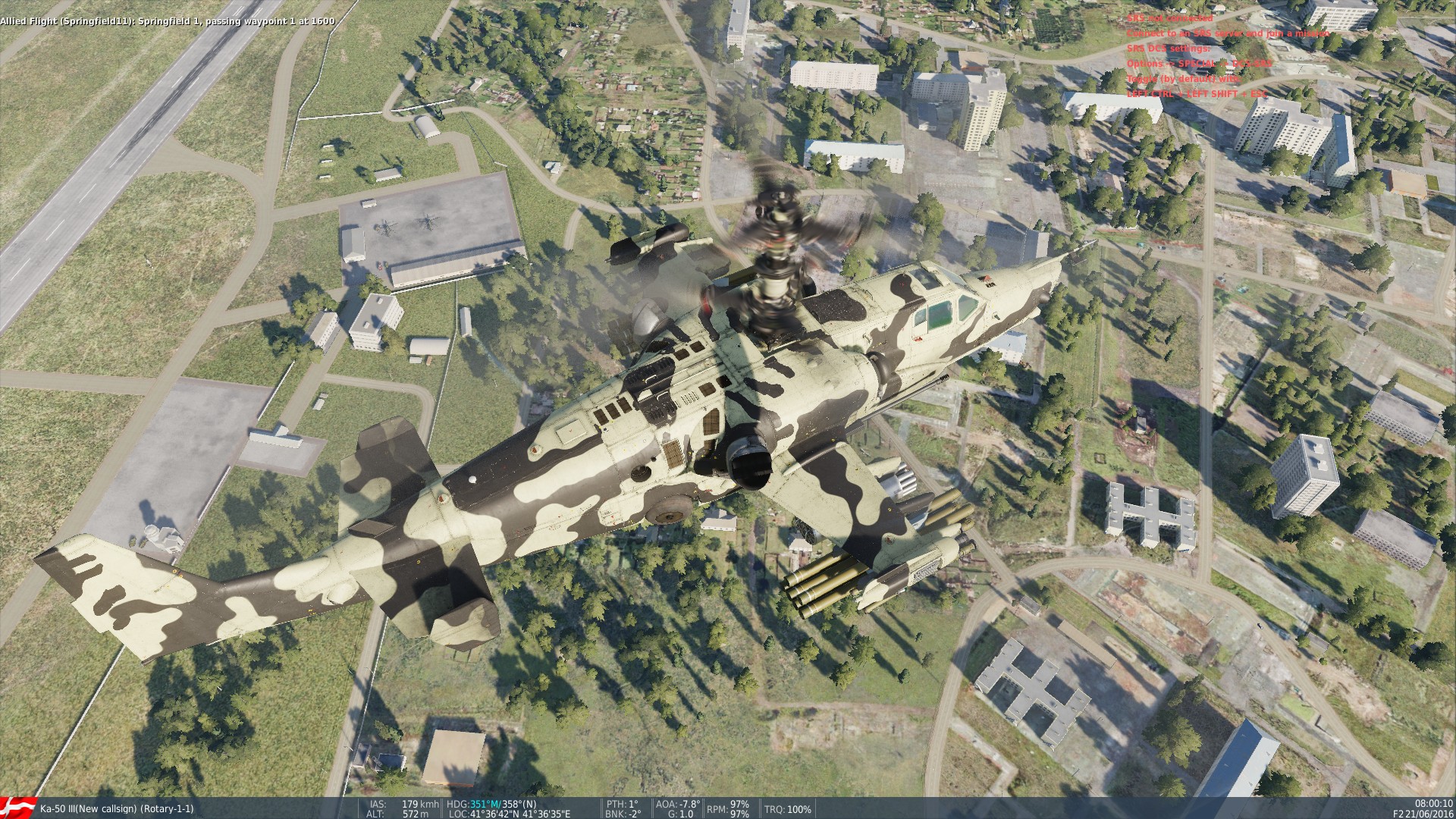This screenshot has width=1456, height=819.
Task: Click the Ka-50 III Rotary-1-1 callsign label
Action: point(114,808)
